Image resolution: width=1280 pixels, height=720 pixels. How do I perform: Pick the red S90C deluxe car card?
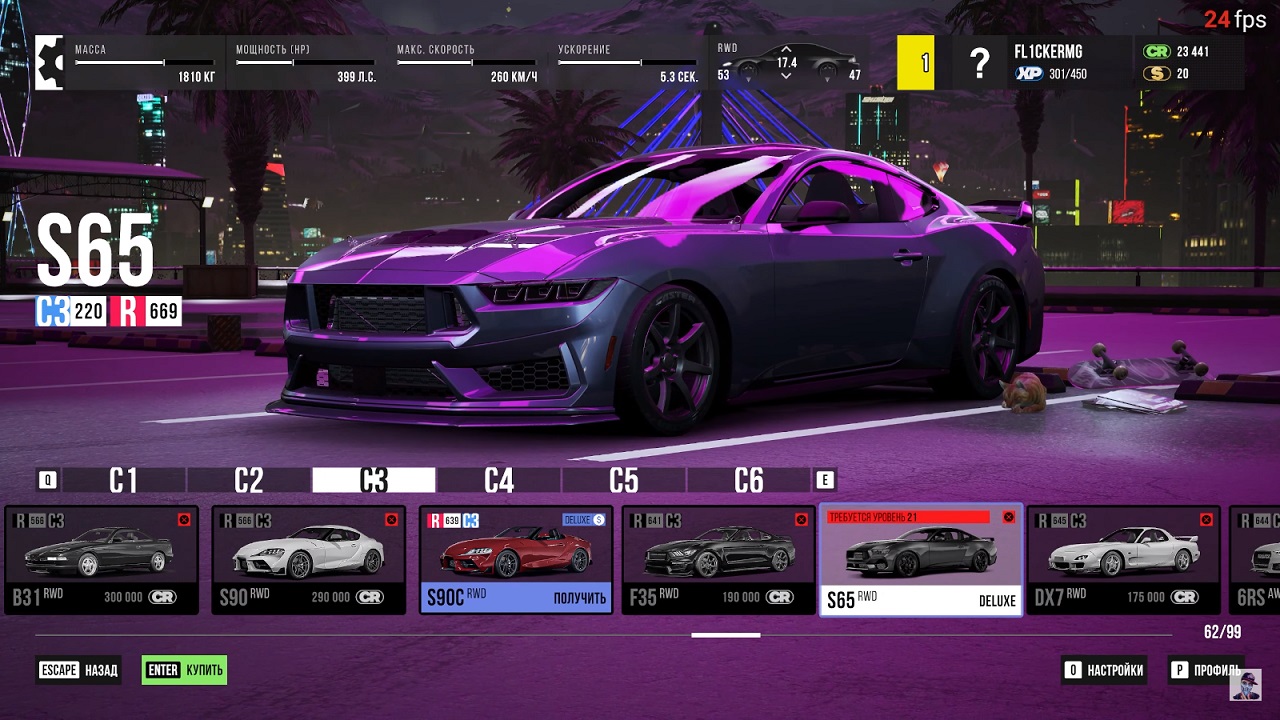click(515, 559)
